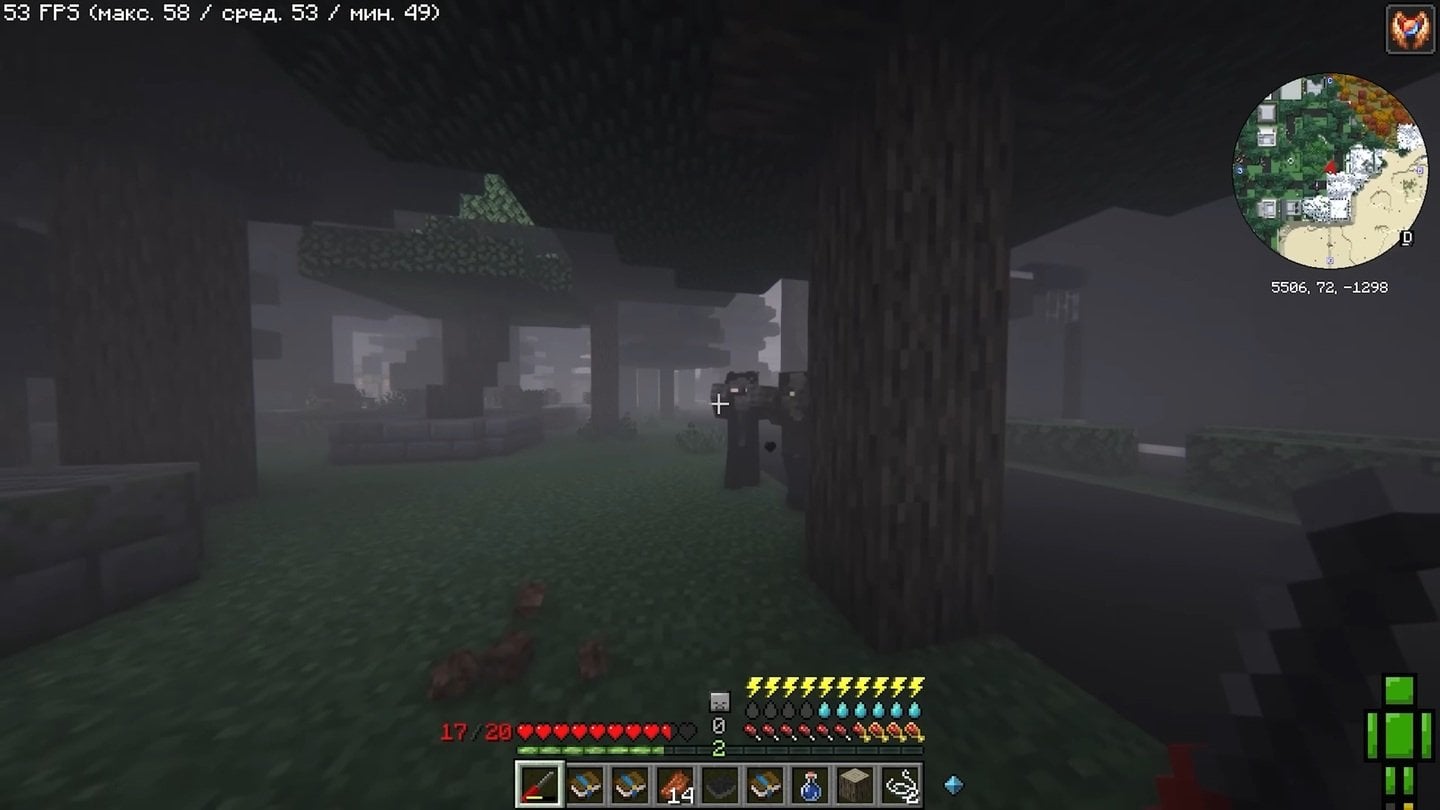Select the blue potion in the hotbar
1440x810 pixels.
click(809, 786)
